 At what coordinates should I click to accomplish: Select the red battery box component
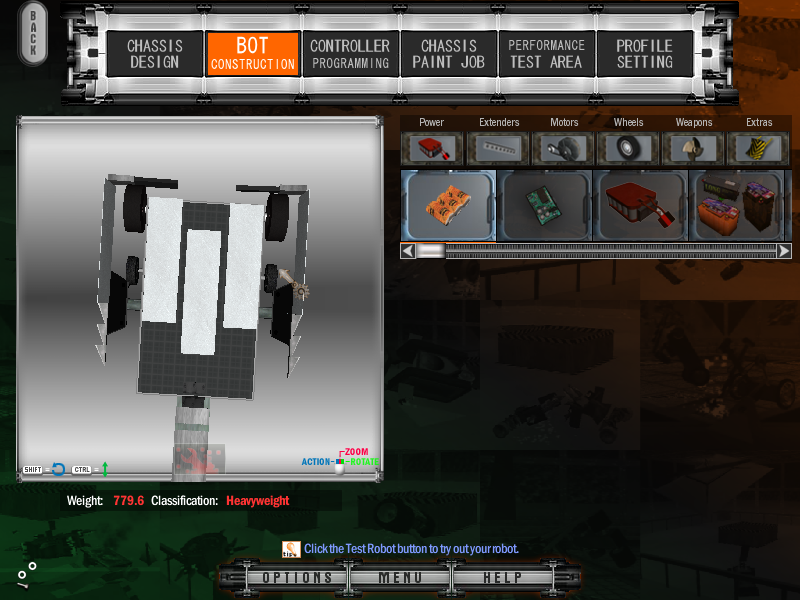[640, 205]
